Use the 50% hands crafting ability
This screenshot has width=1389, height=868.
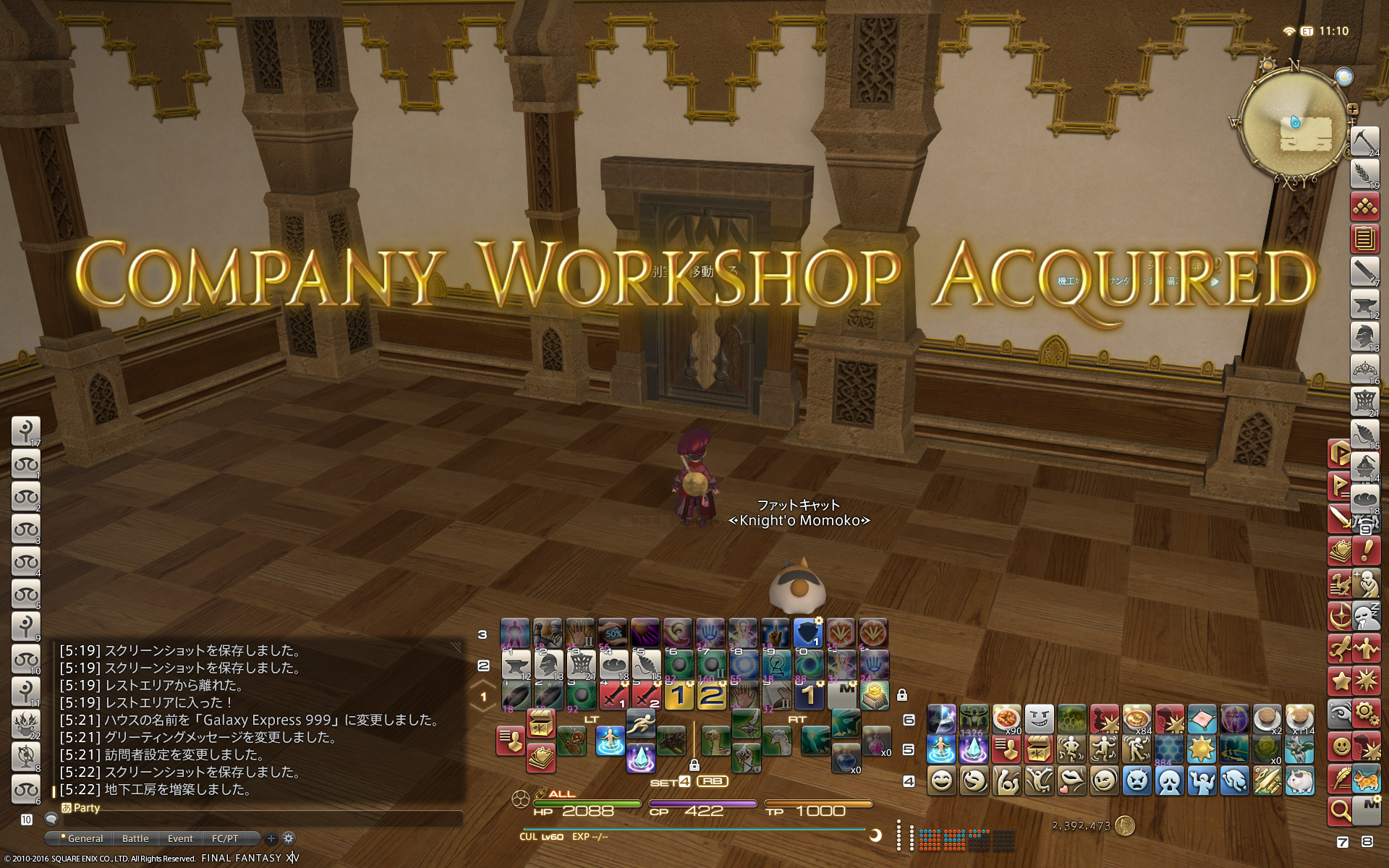point(613,633)
